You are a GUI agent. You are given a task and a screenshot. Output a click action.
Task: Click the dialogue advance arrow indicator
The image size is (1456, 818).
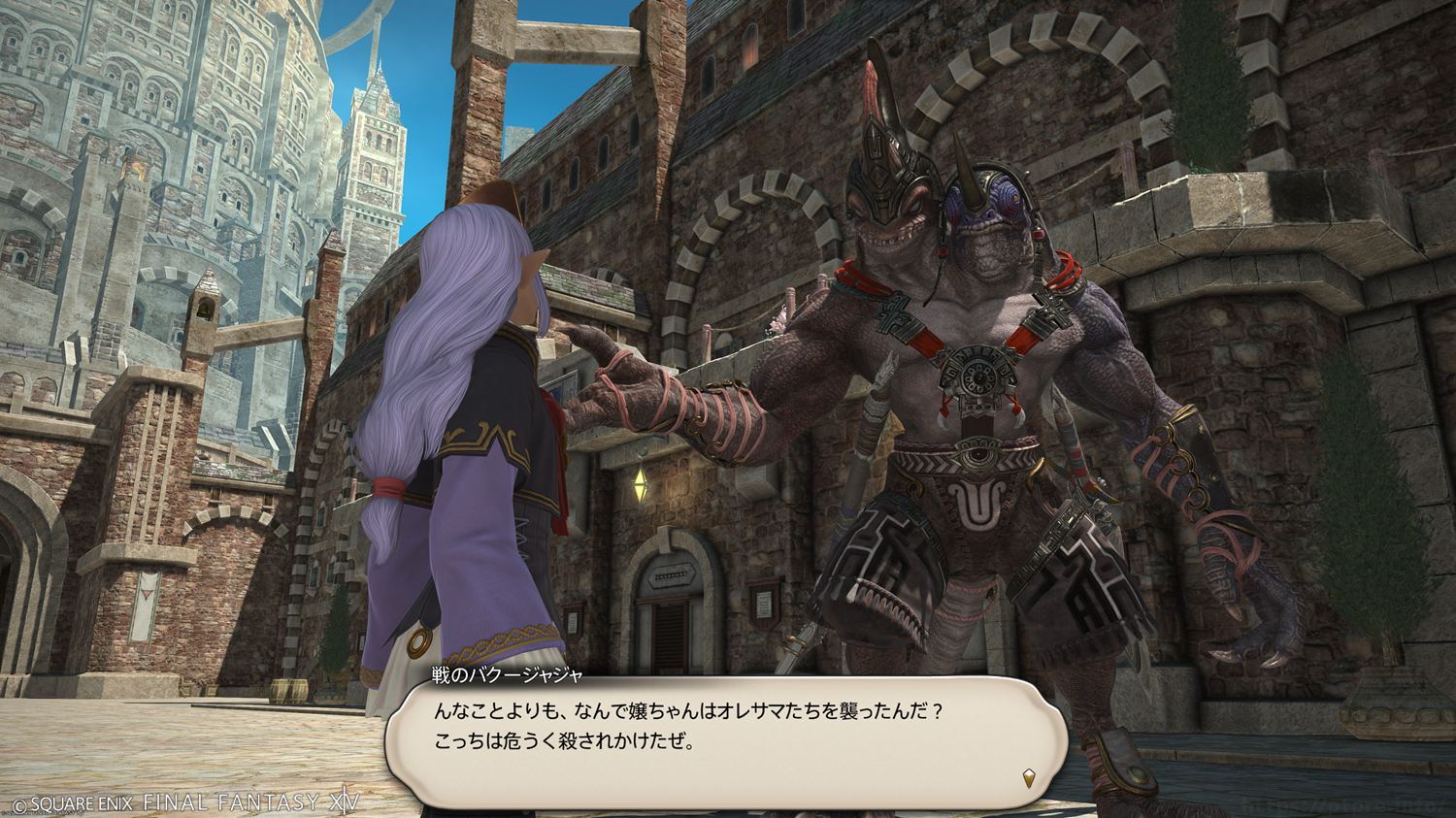pos(1029,777)
